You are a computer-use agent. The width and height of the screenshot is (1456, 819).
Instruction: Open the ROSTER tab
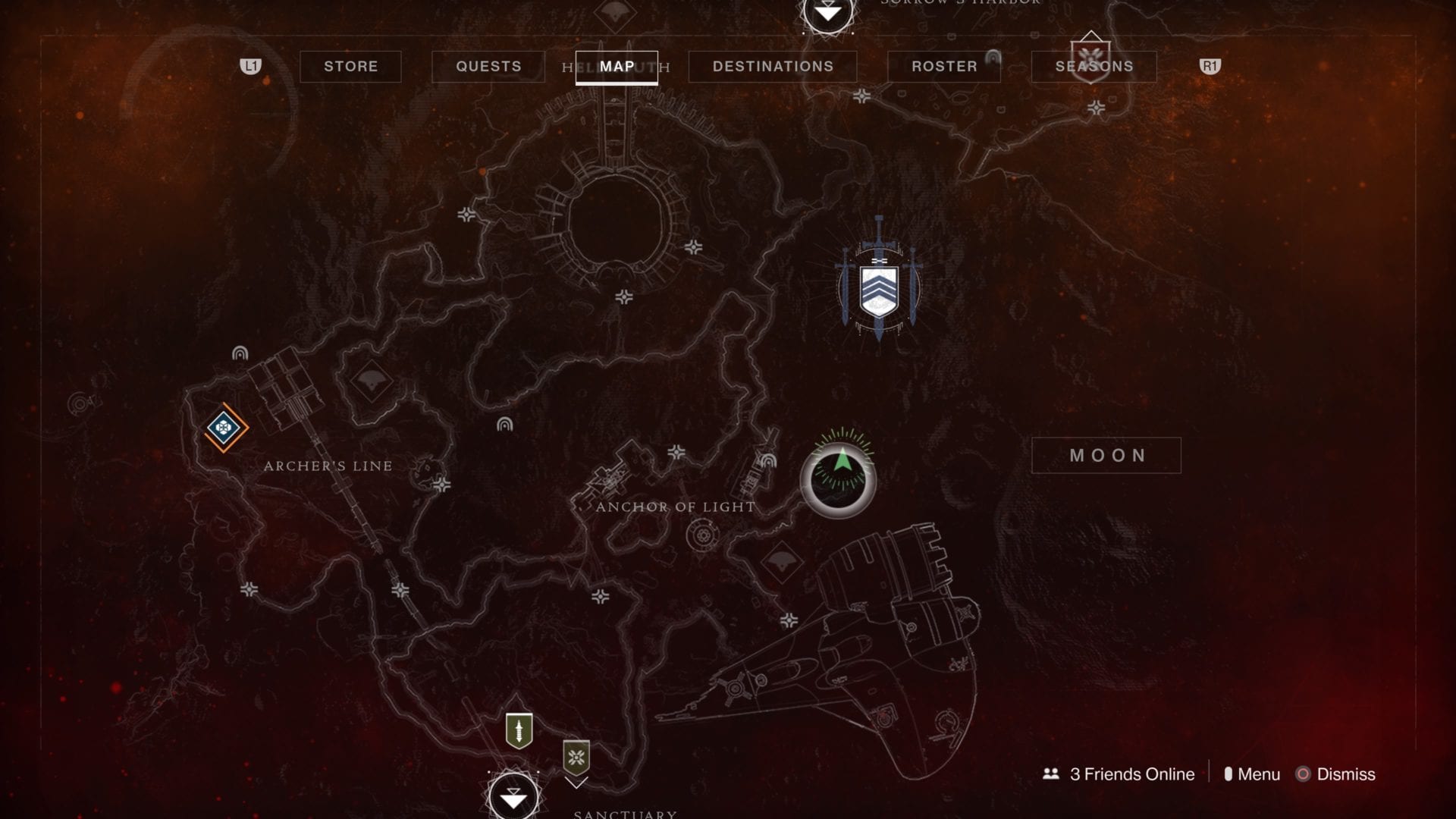943,66
